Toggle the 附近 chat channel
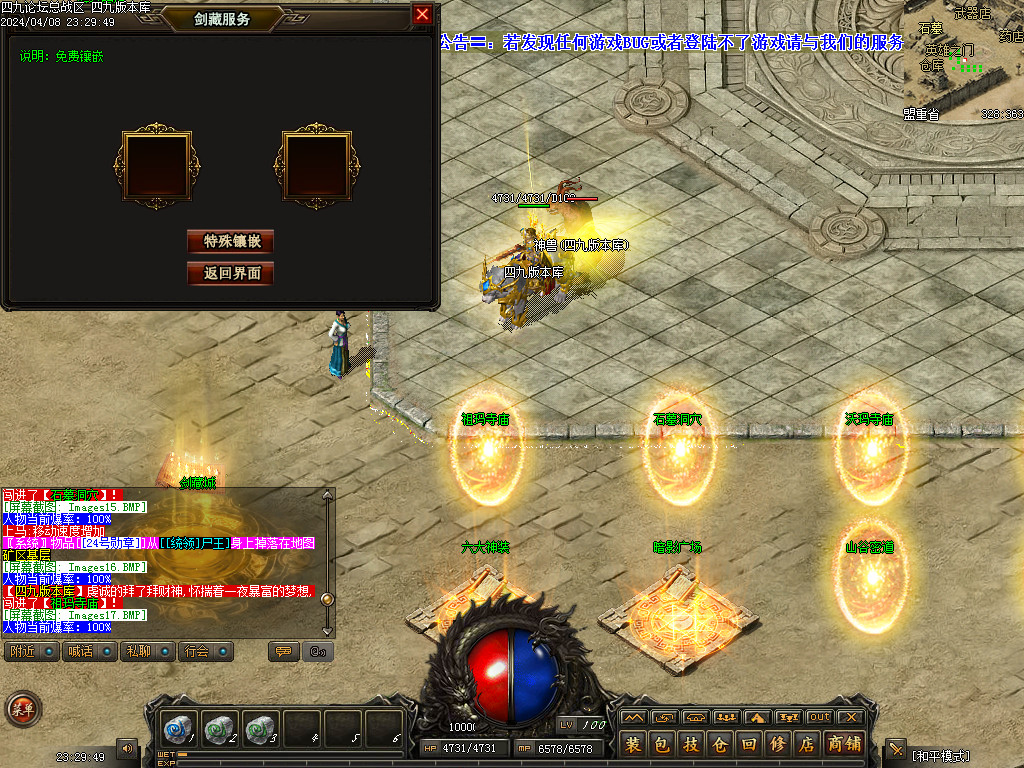This screenshot has width=1024, height=768. 29,652
